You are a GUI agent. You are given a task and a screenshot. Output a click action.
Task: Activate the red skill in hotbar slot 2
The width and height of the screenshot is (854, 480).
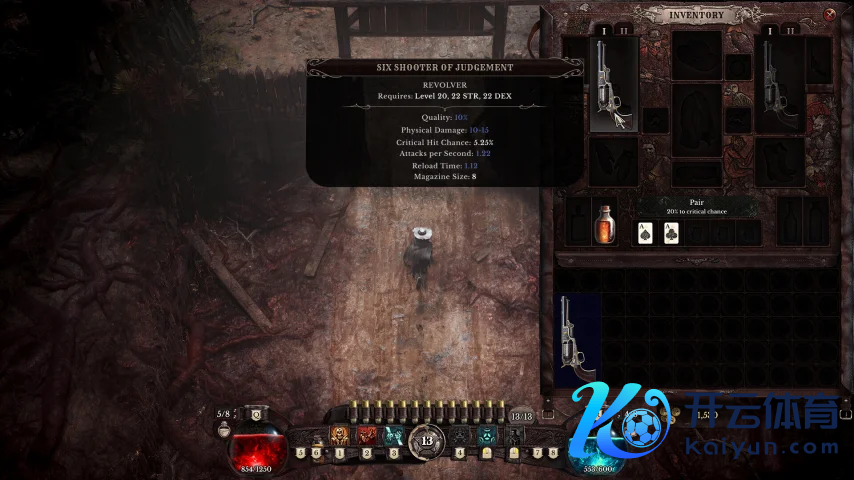tap(367, 436)
